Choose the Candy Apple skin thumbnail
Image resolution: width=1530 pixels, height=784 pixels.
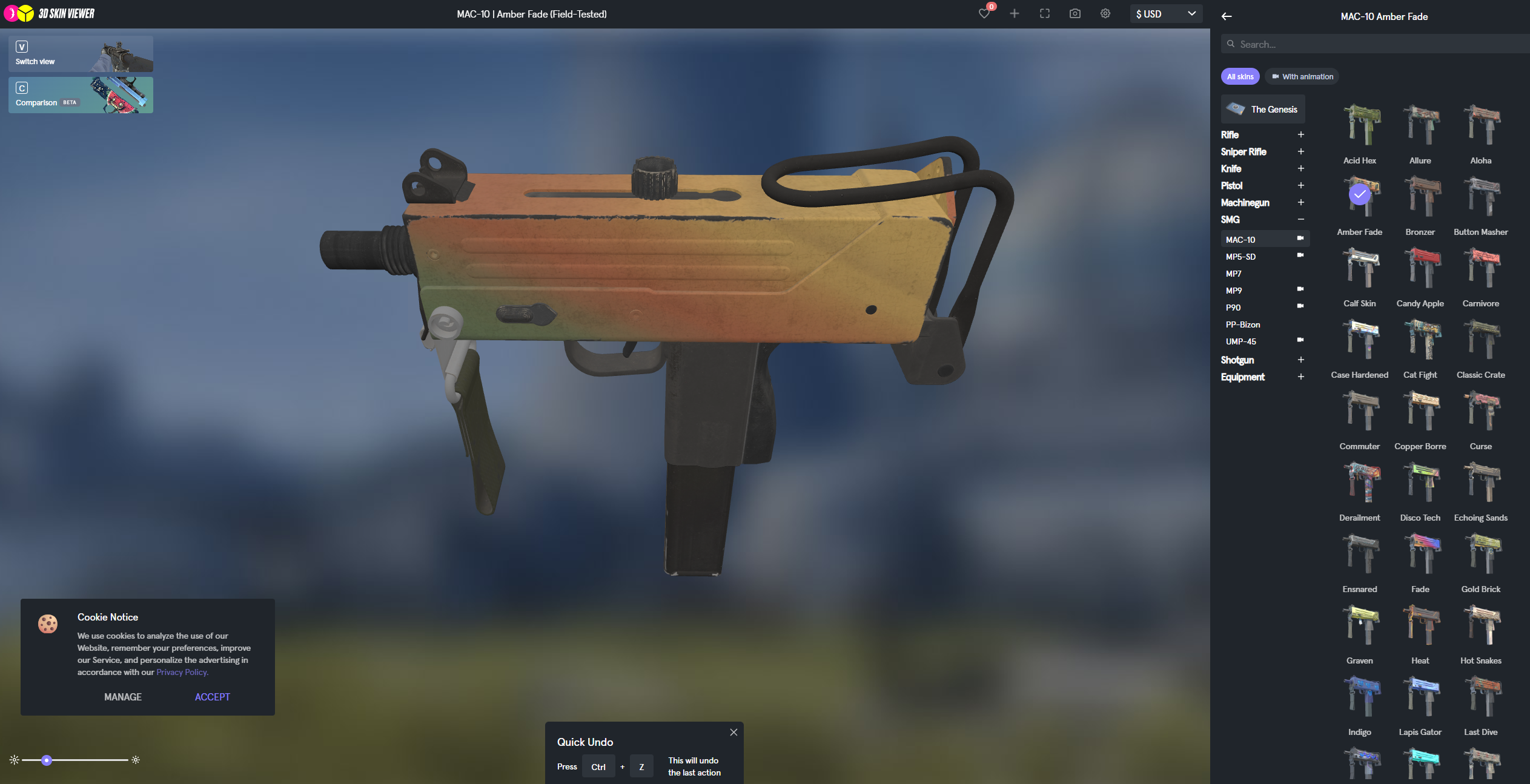coord(1420,268)
